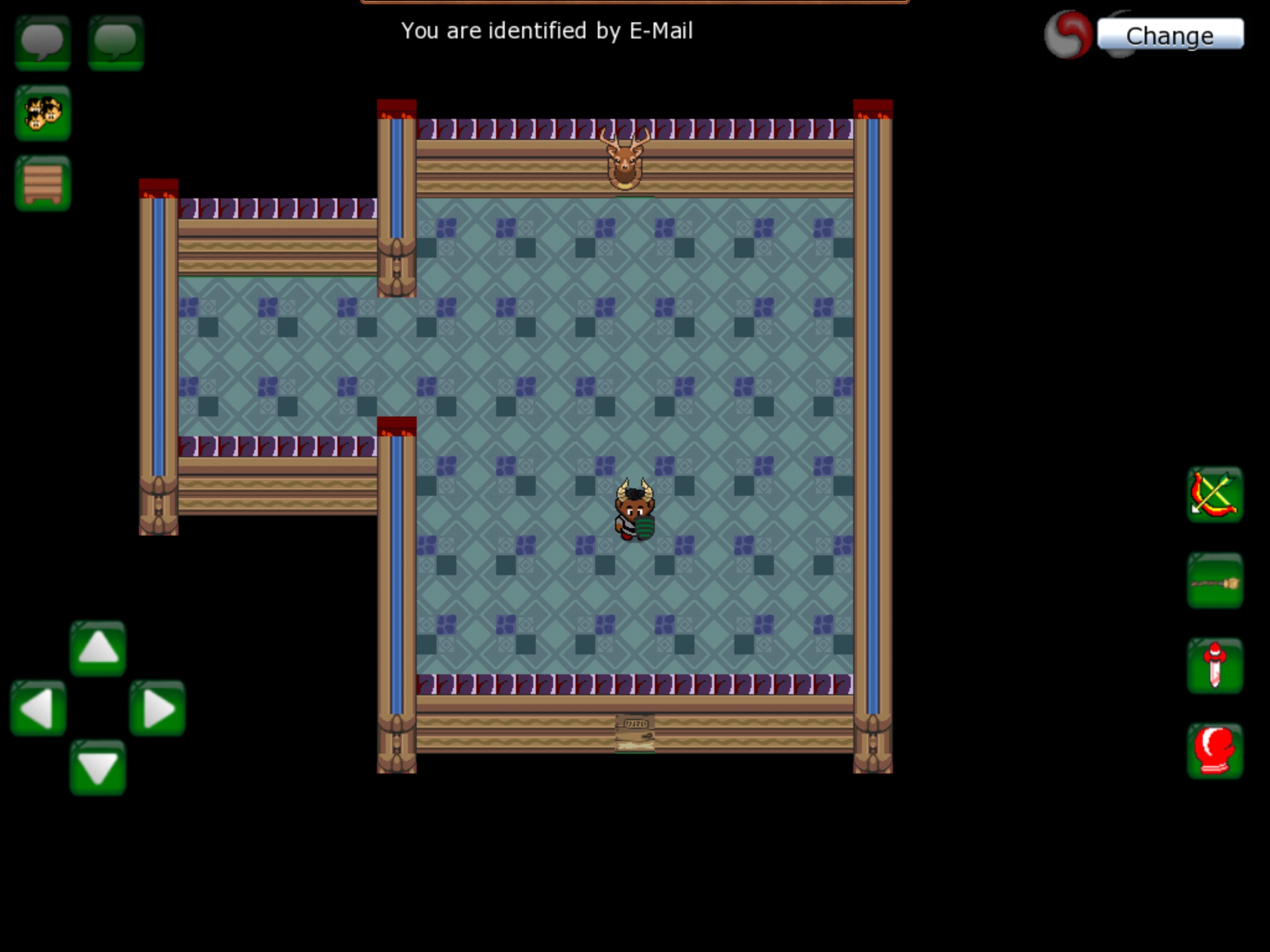The image size is (1270, 952).
Task: Click the Change button
Action: click(x=1170, y=35)
